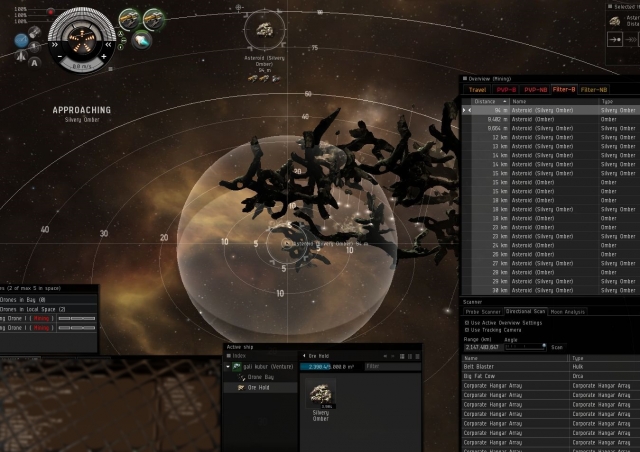Activate the first mining laser module
The width and height of the screenshot is (640, 452).
[x=130, y=19]
